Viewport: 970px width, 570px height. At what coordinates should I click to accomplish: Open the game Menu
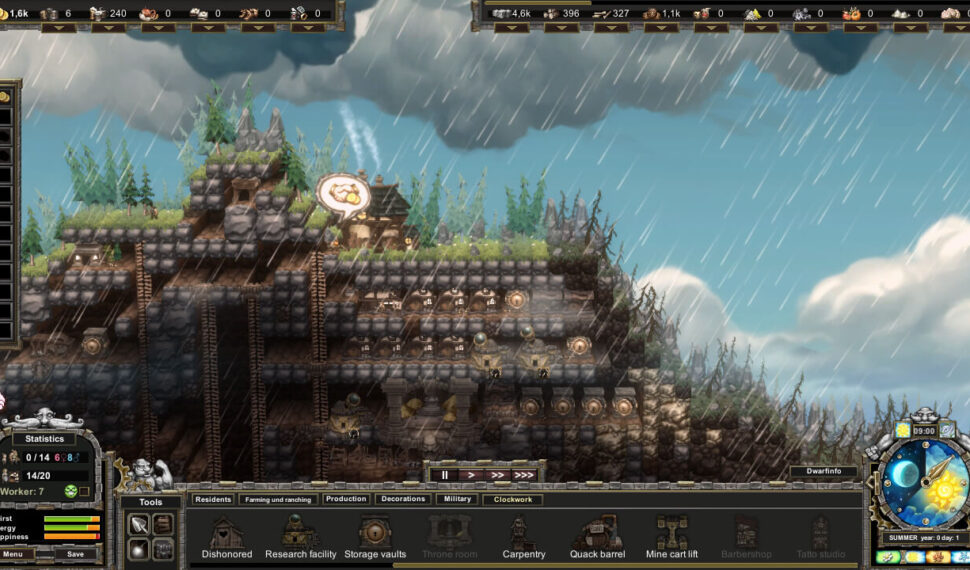click(13, 553)
